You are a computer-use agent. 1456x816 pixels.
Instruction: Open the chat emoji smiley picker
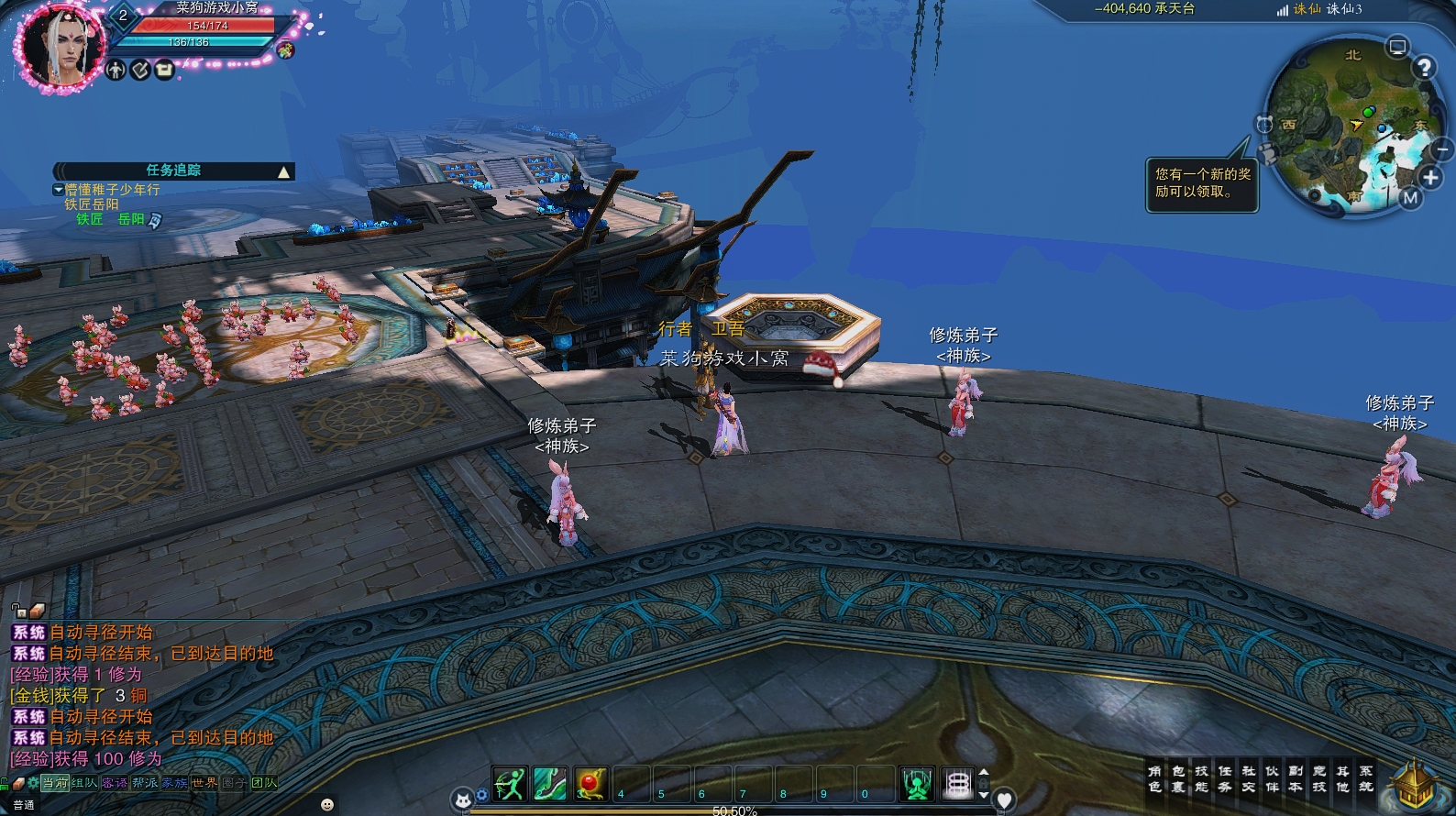tap(327, 804)
